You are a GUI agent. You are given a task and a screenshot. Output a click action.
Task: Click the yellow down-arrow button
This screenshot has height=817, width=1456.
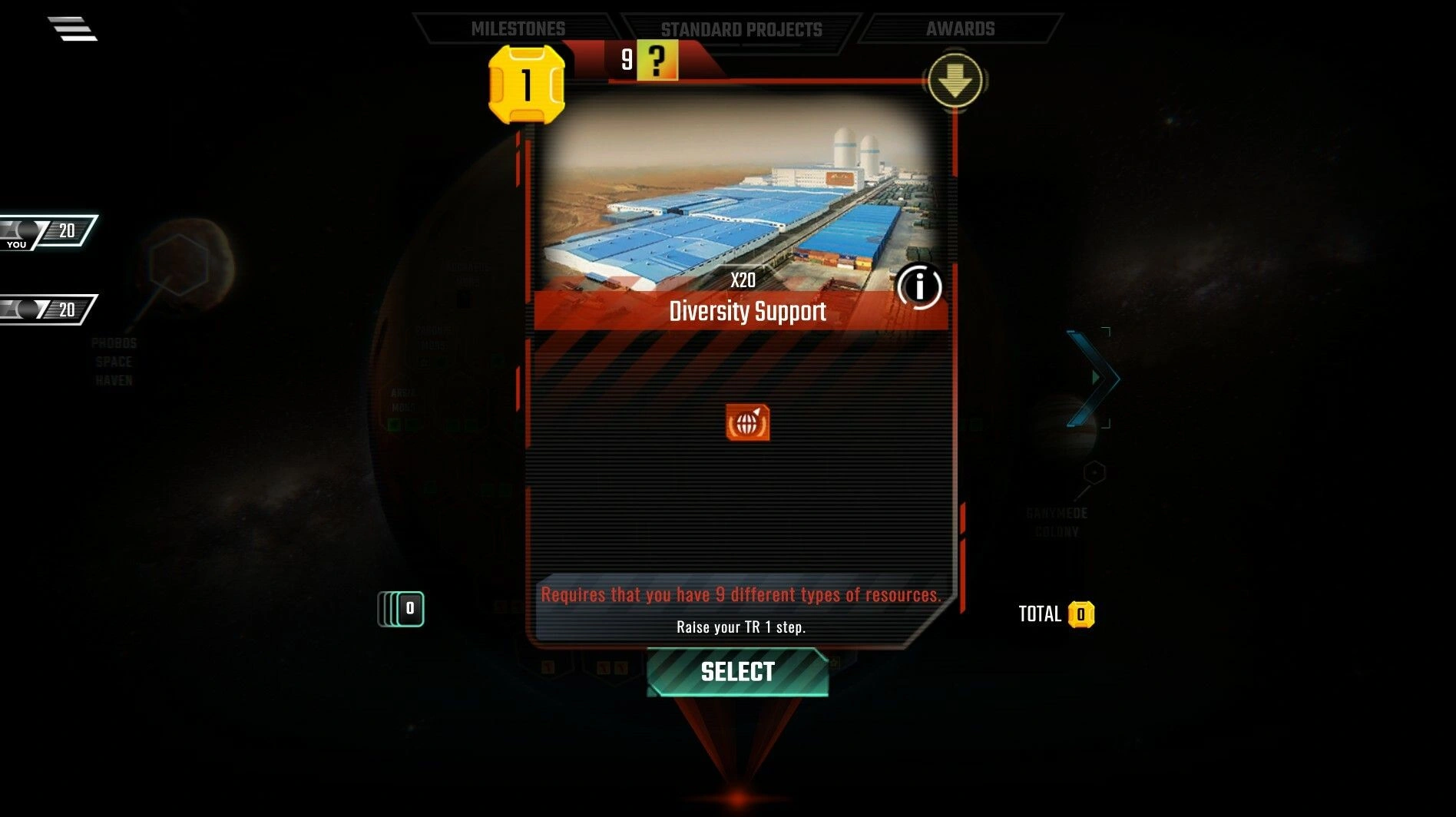point(955,81)
